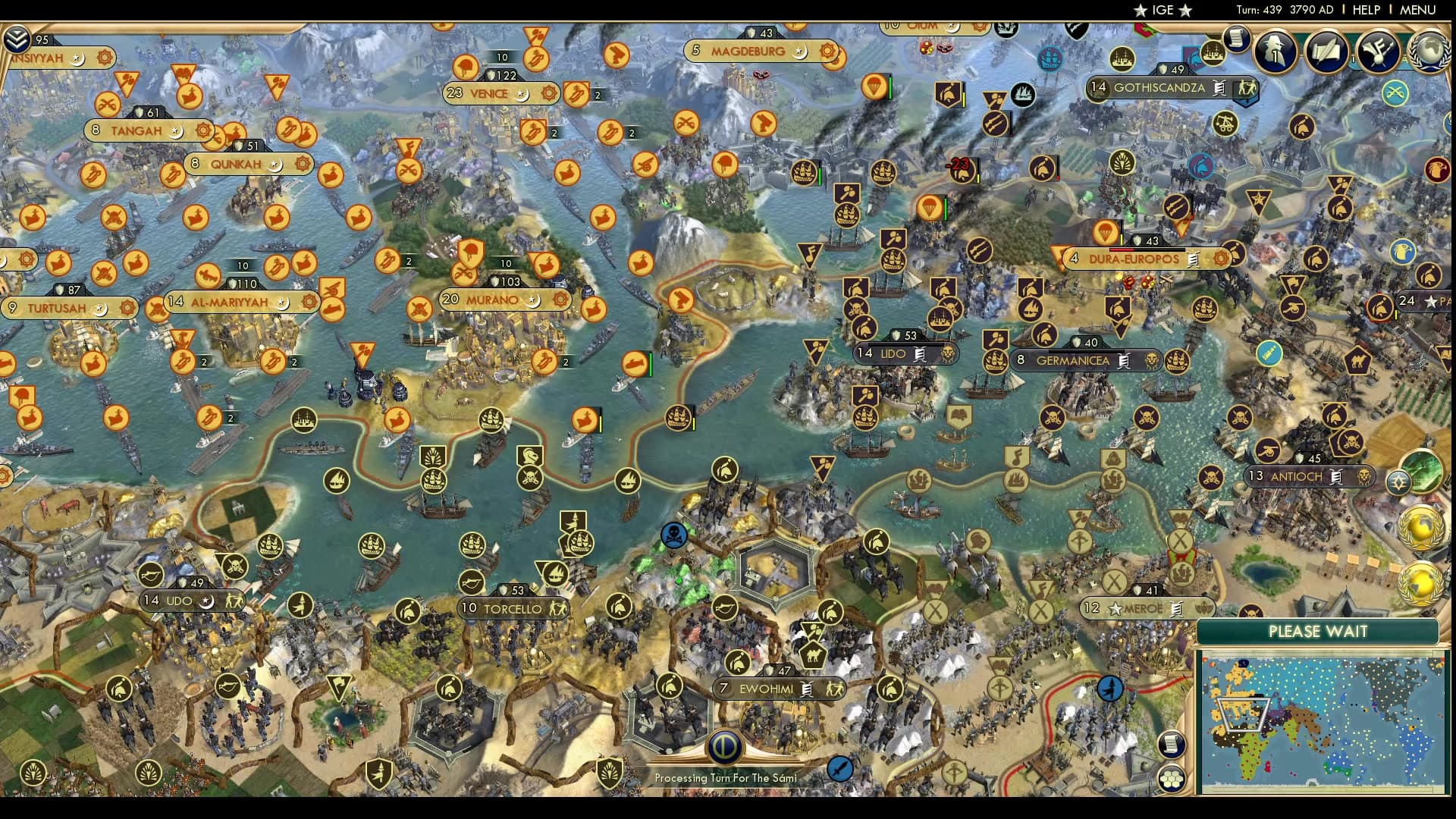Screen dimensions: 1456x819
Task: Open Venice's production via its gear icon
Action: point(551,94)
